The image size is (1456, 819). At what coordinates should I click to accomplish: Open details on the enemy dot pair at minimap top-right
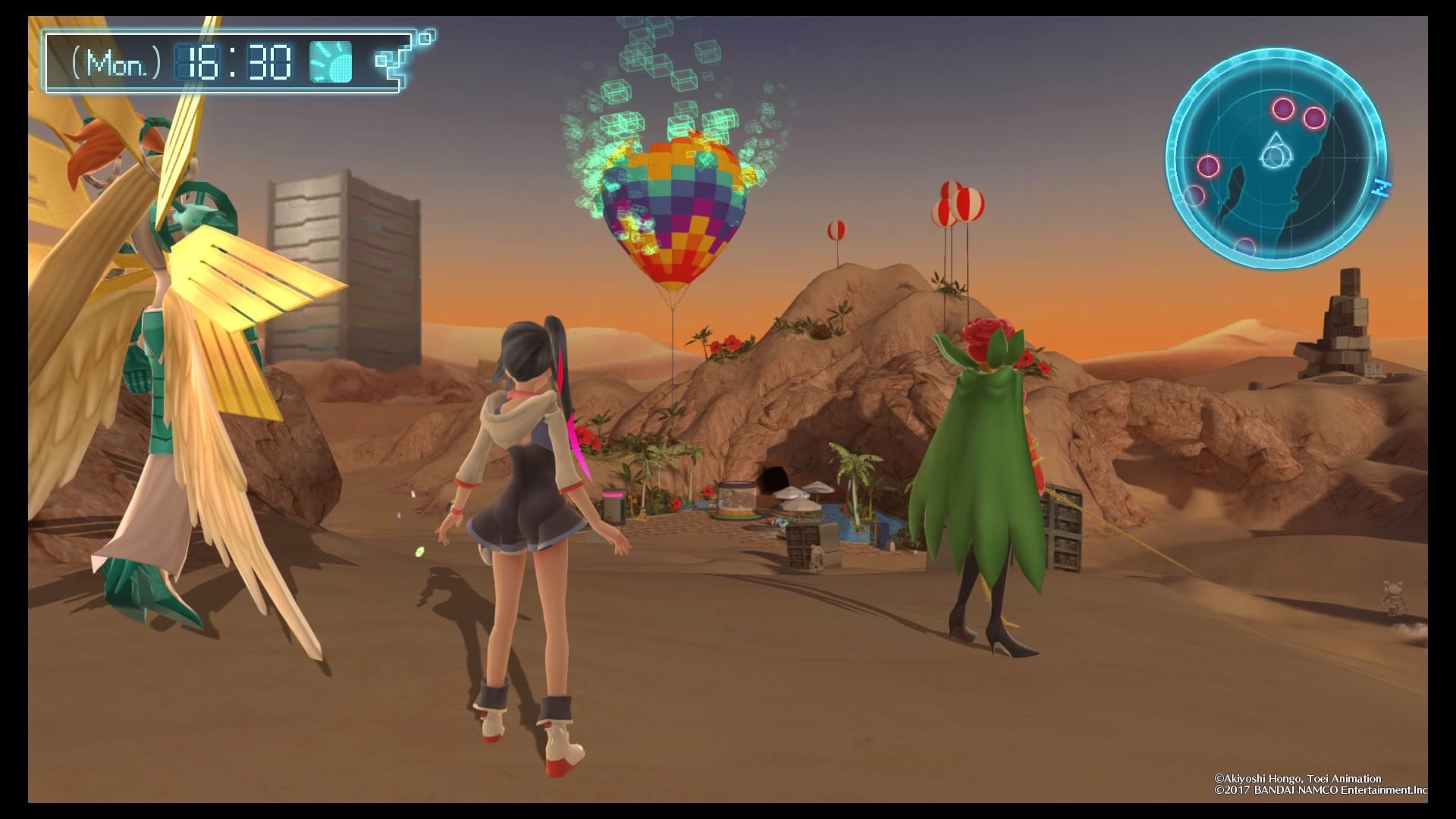pos(1298,114)
